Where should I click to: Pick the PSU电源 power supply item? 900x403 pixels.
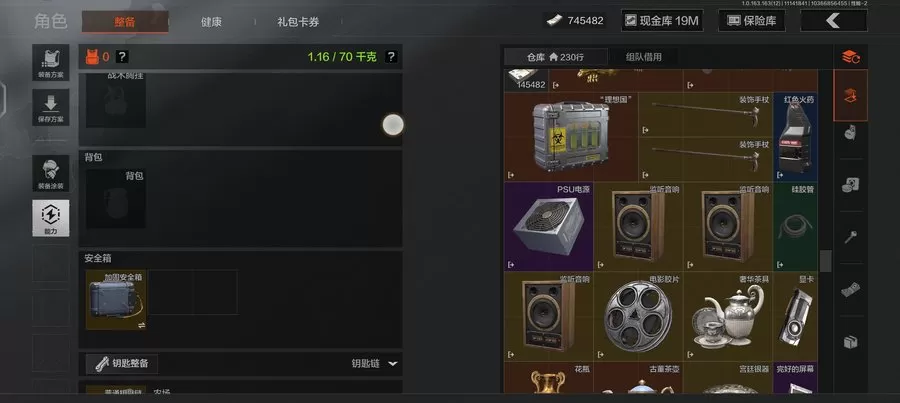coord(548,227)
